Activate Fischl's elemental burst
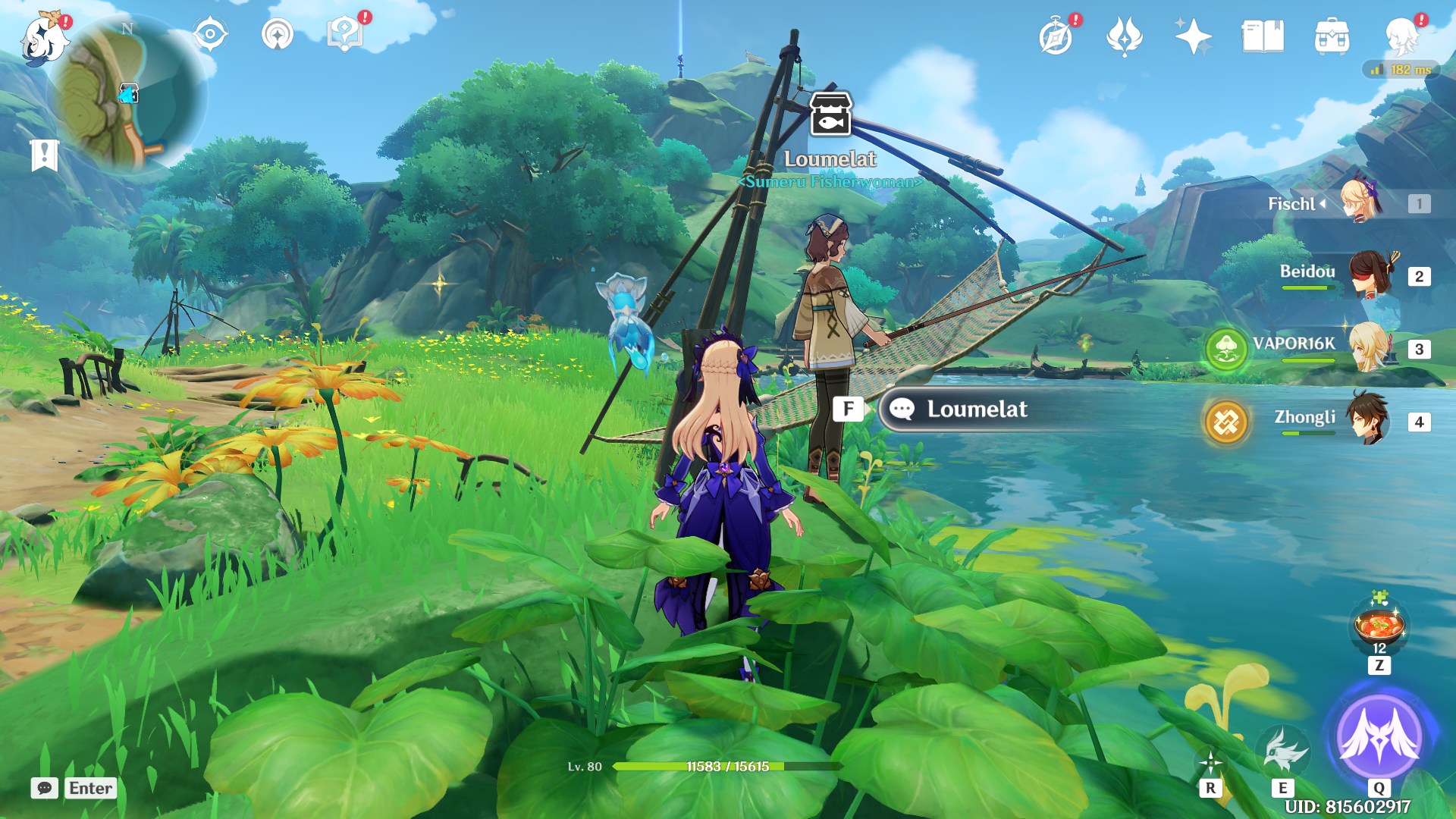 click(x=1379, y=736)
